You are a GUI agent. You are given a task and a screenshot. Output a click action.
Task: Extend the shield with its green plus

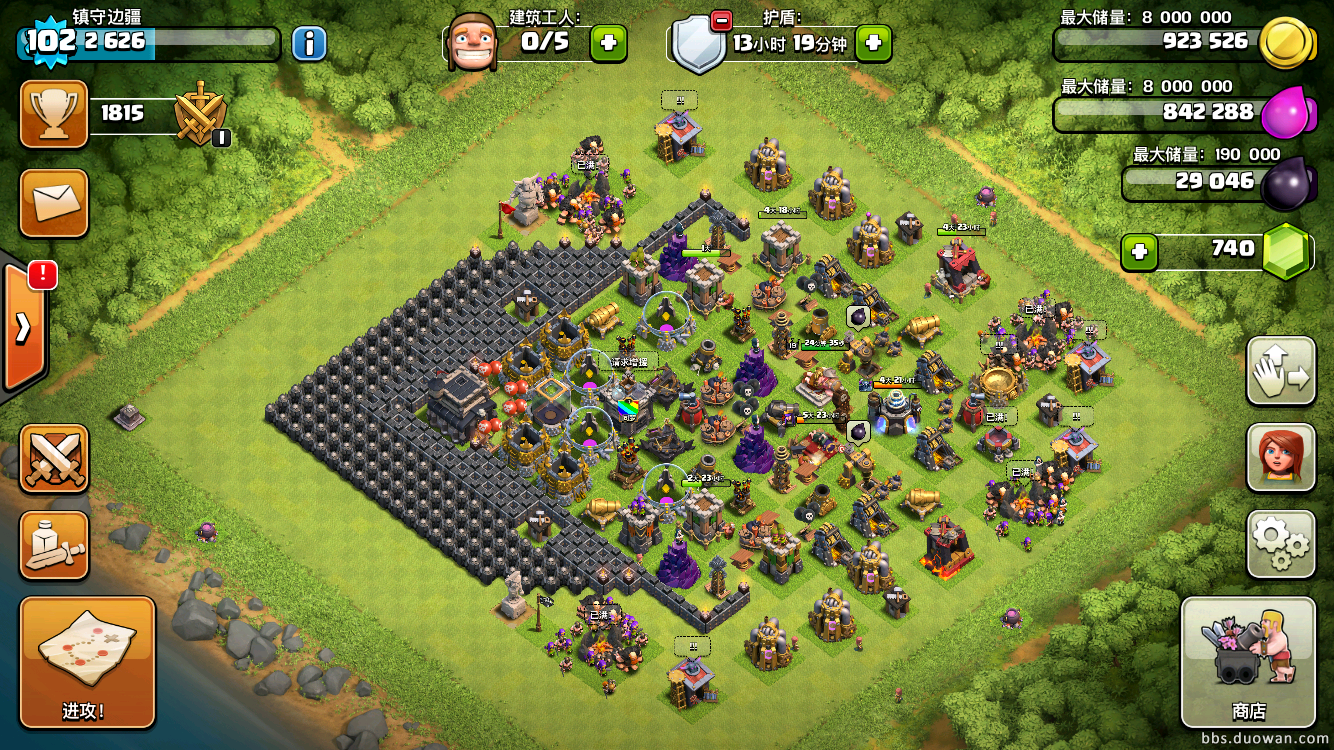click(872, 43)
